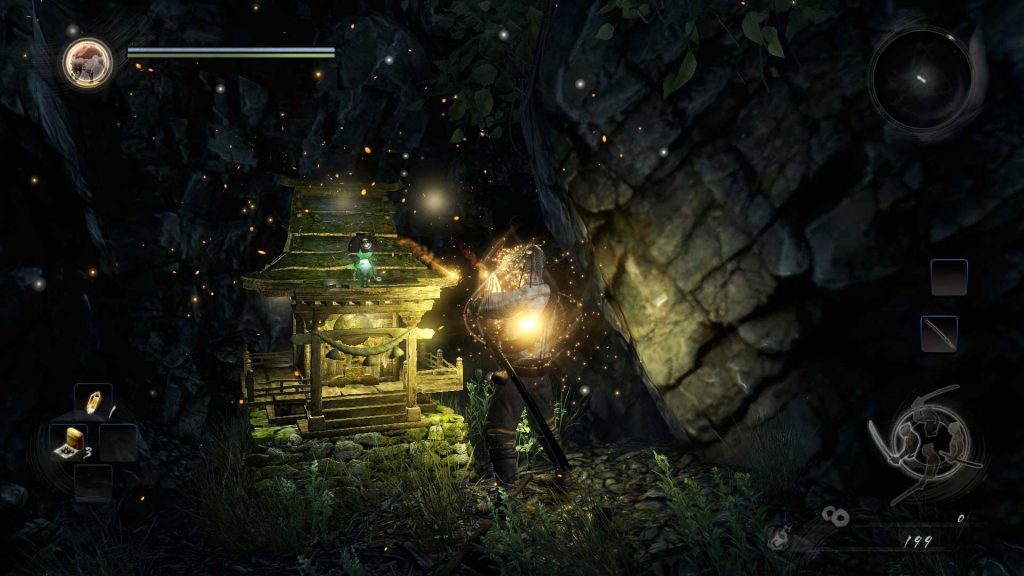Select the katana weapon slot
Viewport: 1024px width, 576px height.
tap(939, 333)
